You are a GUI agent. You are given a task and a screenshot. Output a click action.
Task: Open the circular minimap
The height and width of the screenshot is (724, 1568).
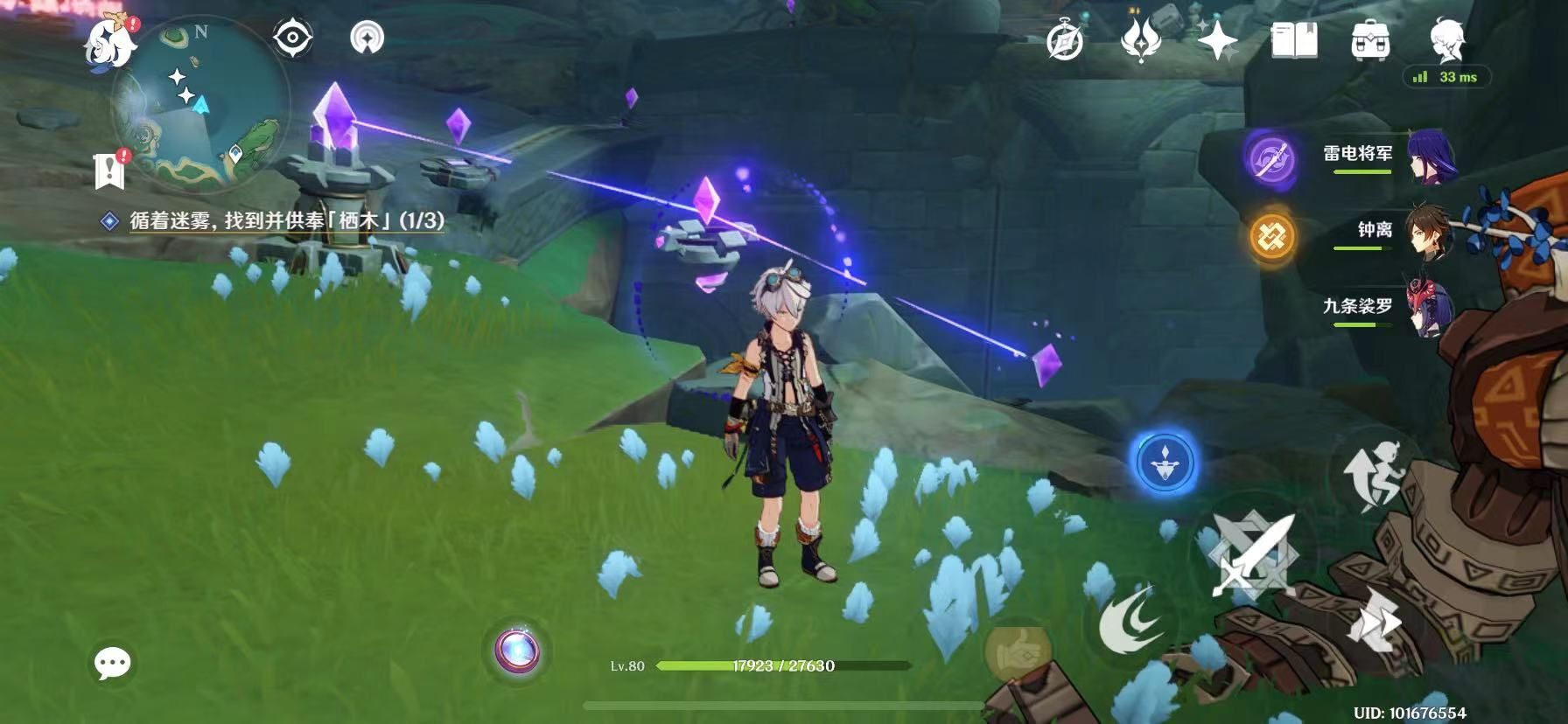(x=201, y=105)
